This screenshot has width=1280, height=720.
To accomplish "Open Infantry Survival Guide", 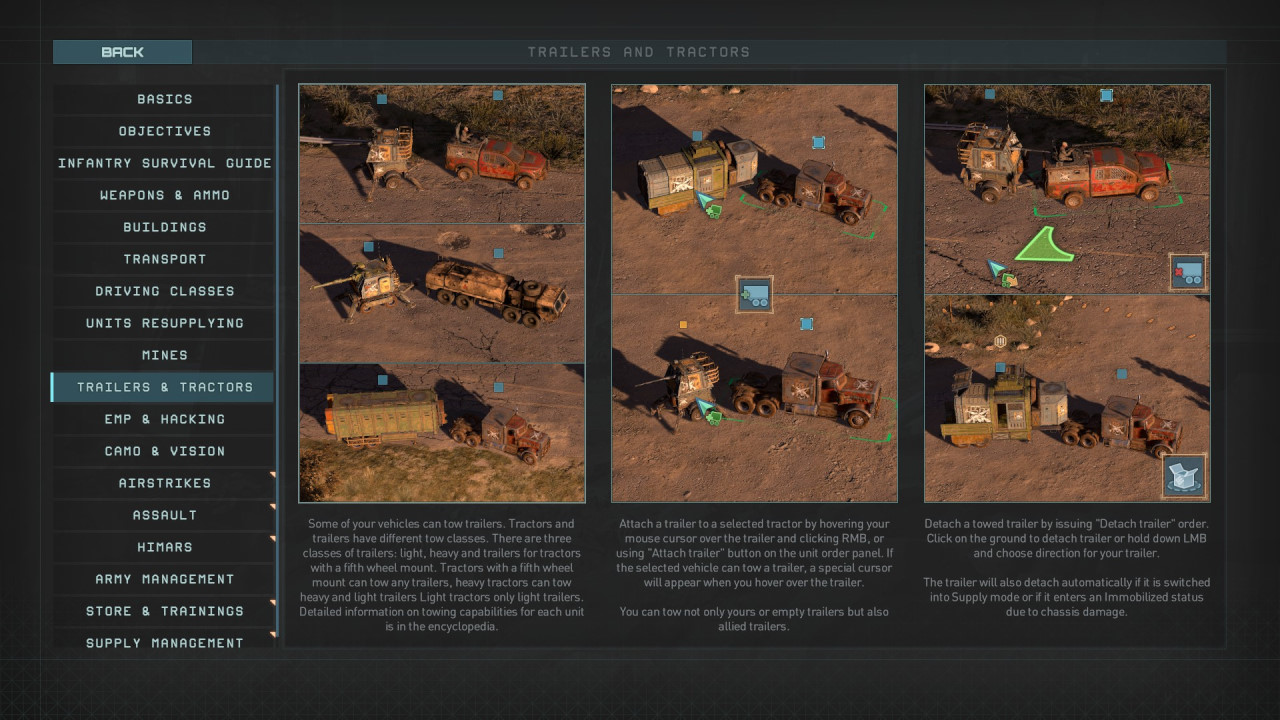I will coord(164,163).
